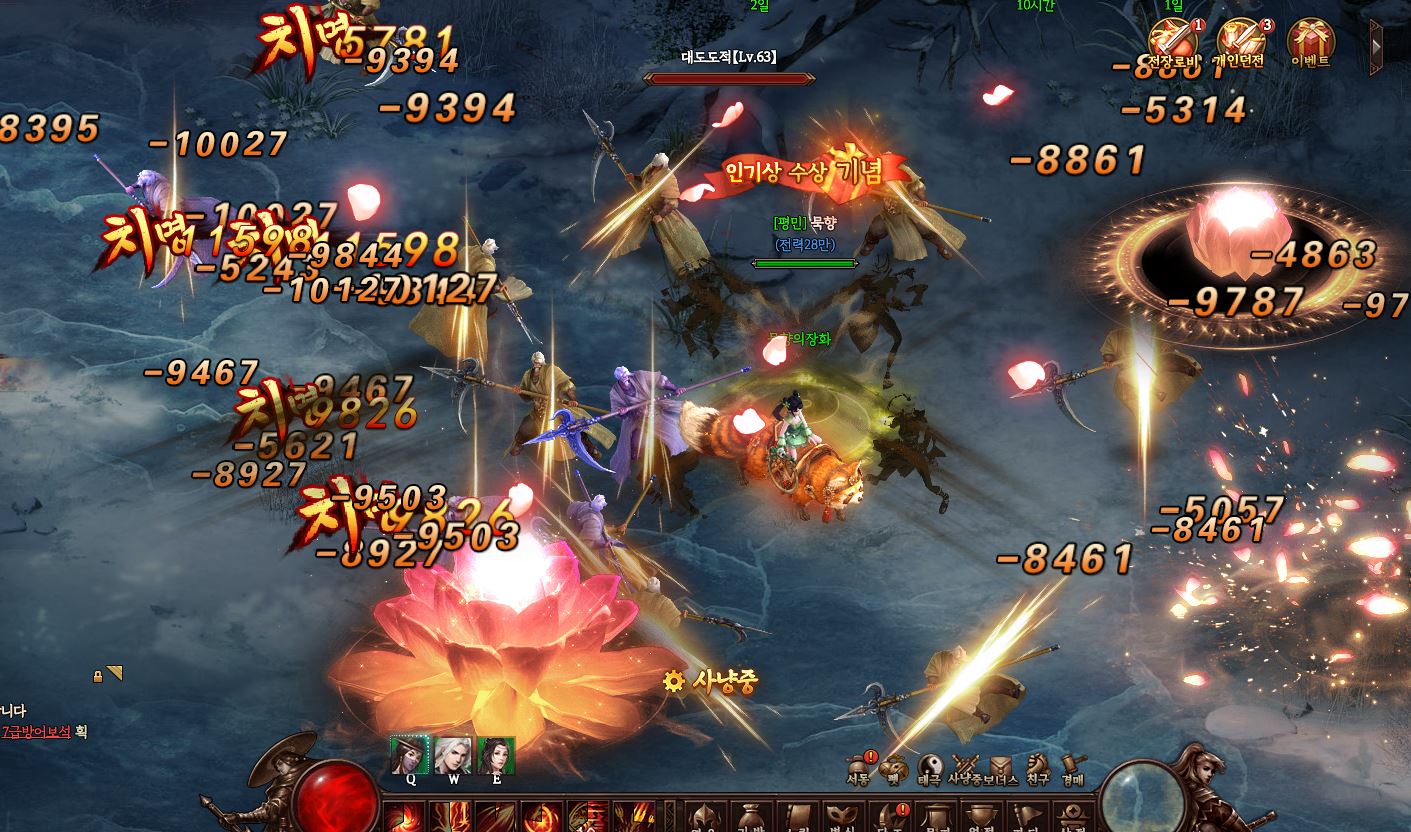
Task: Open the 친구 friends list
Action: coord(1037,768)
